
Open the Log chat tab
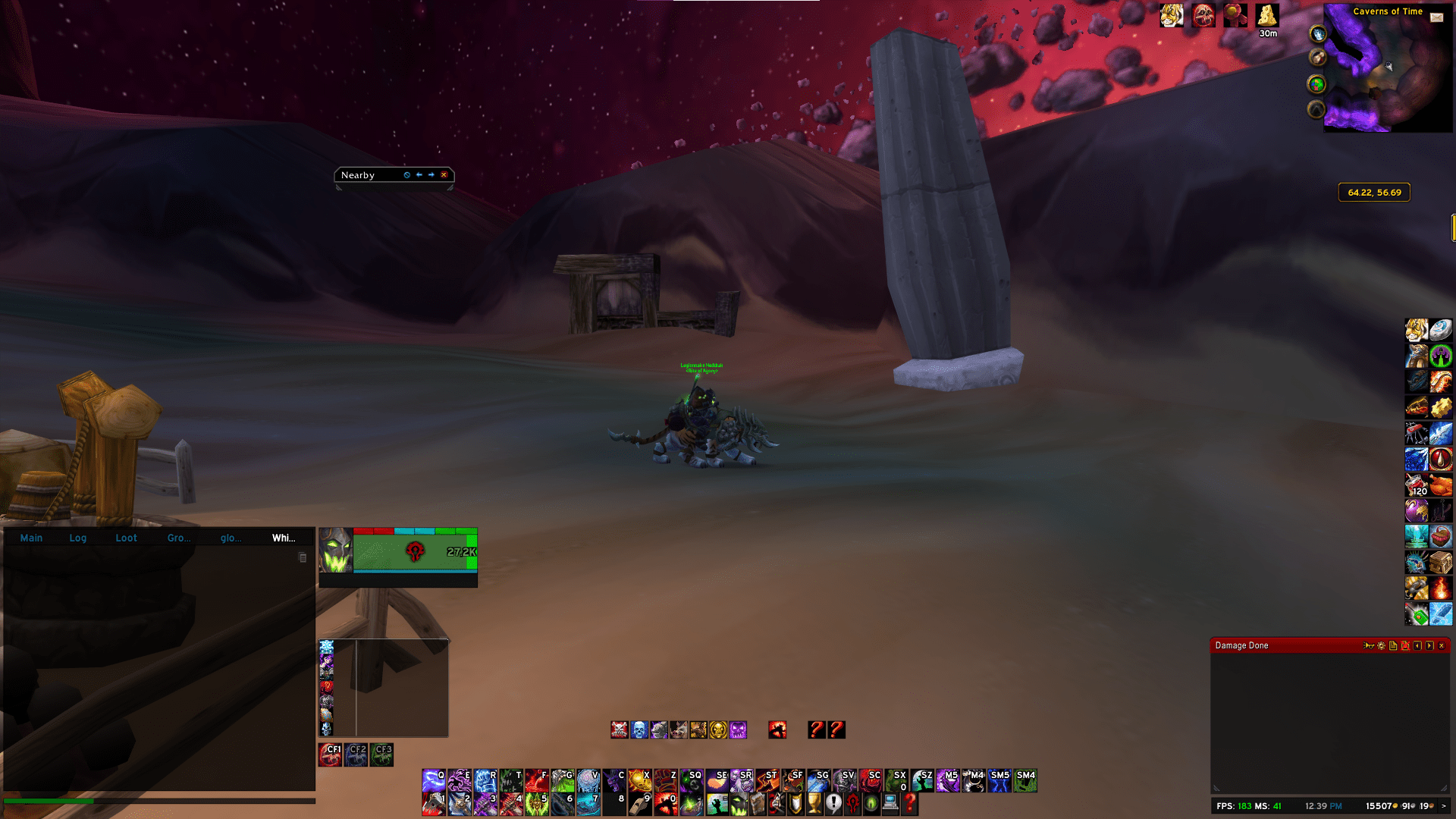pyautogui.click(x=77, y=538)
